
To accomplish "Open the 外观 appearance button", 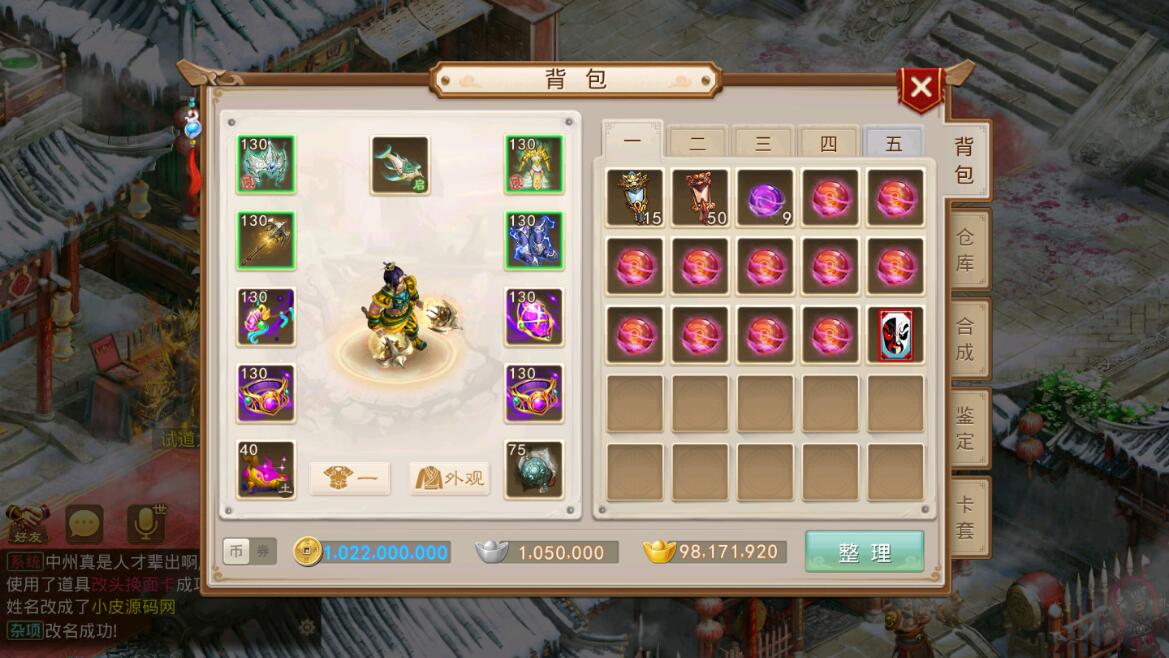I will (449, 478).
